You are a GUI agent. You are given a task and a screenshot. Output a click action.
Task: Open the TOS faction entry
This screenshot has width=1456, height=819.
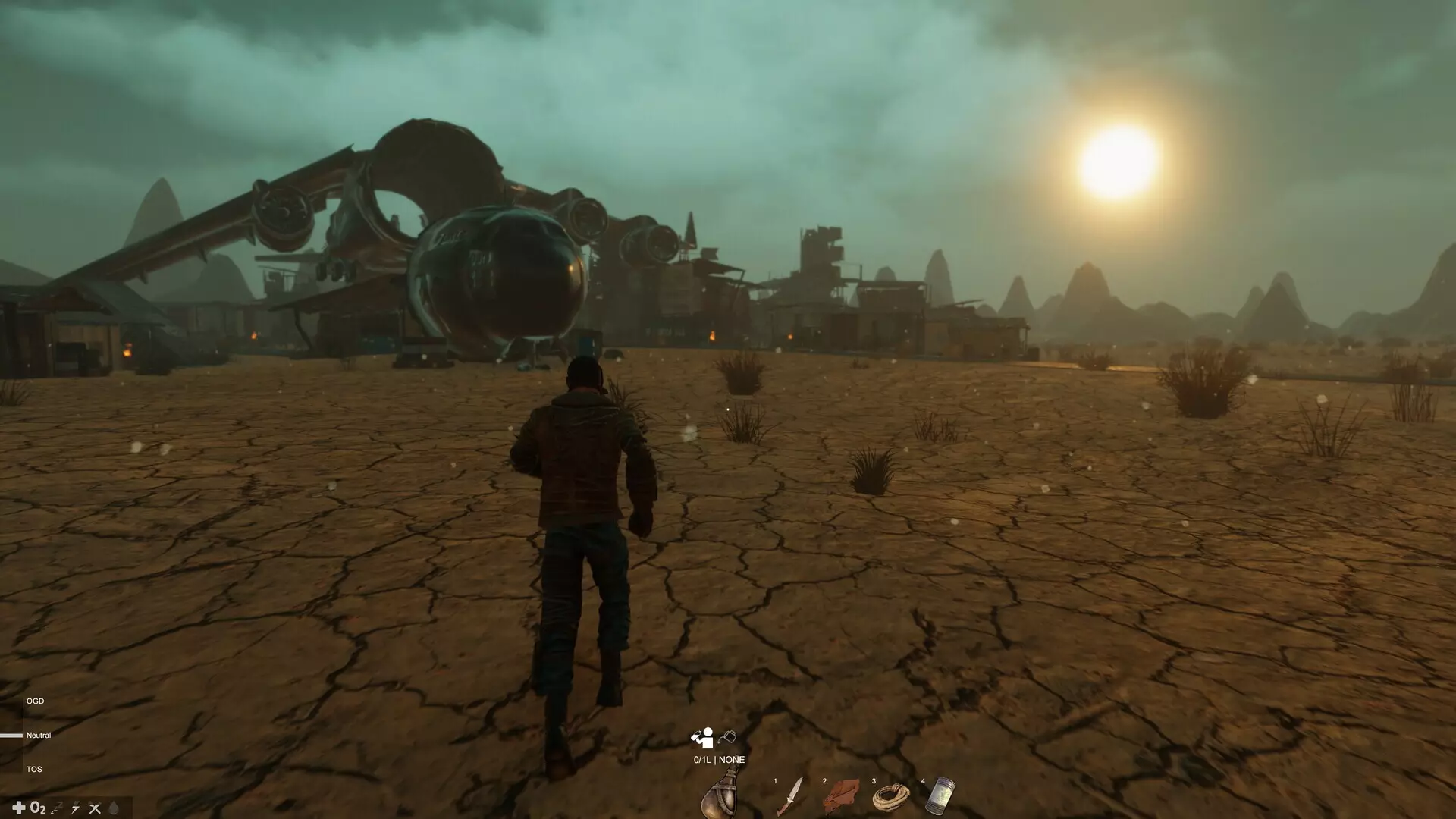pos(33,769)
